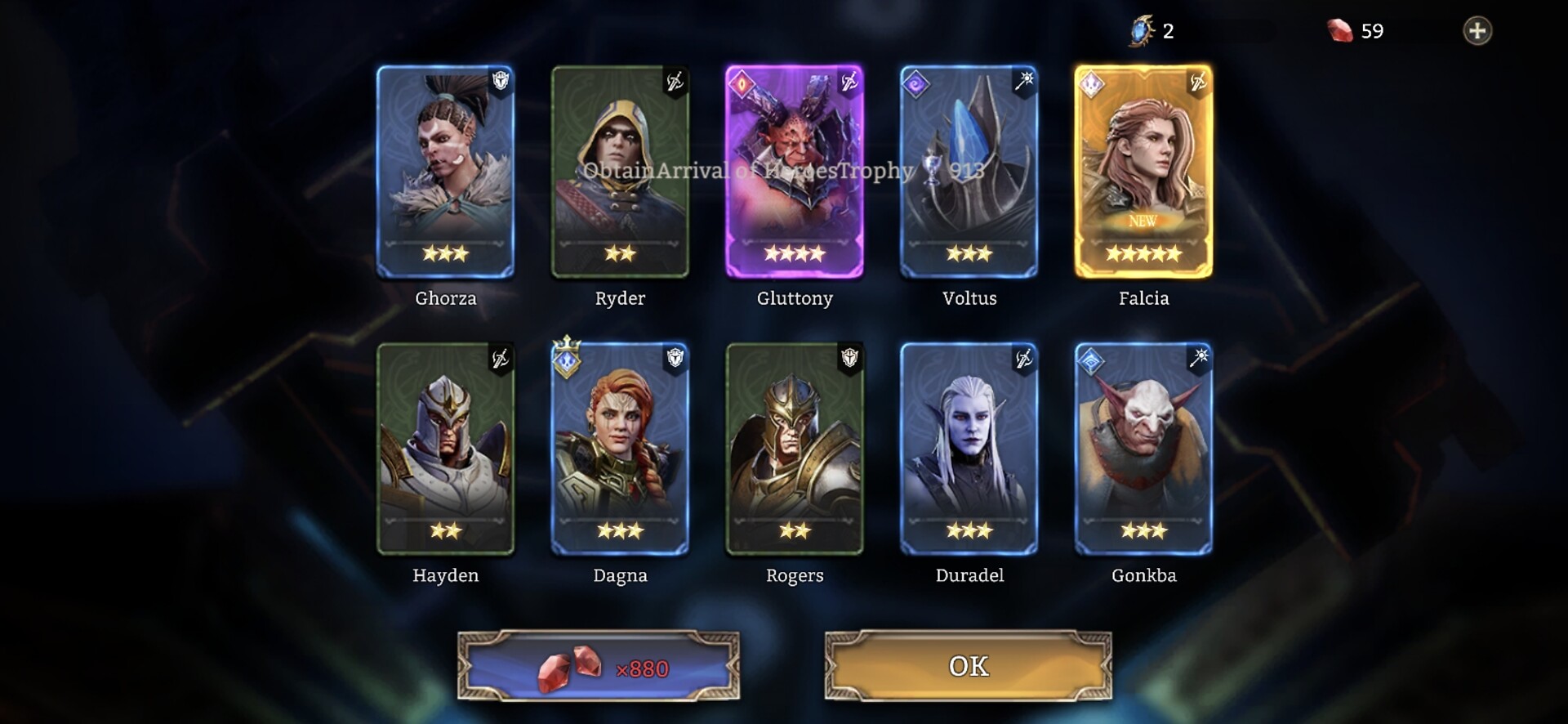1568x724 pixels.
Task: Select the Ghorza hero card
Action: tap(446, 172)
